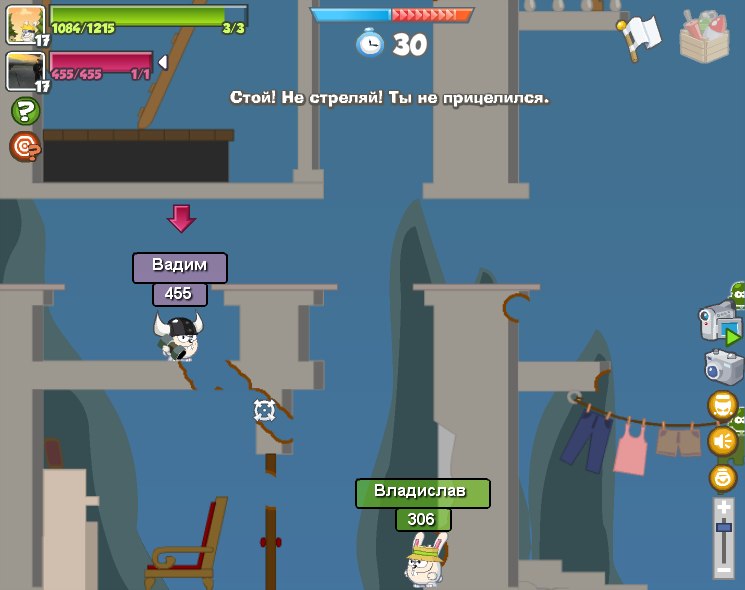
Task: Click the round yellow face button above the speaker
Action: [x=723, y=405]
